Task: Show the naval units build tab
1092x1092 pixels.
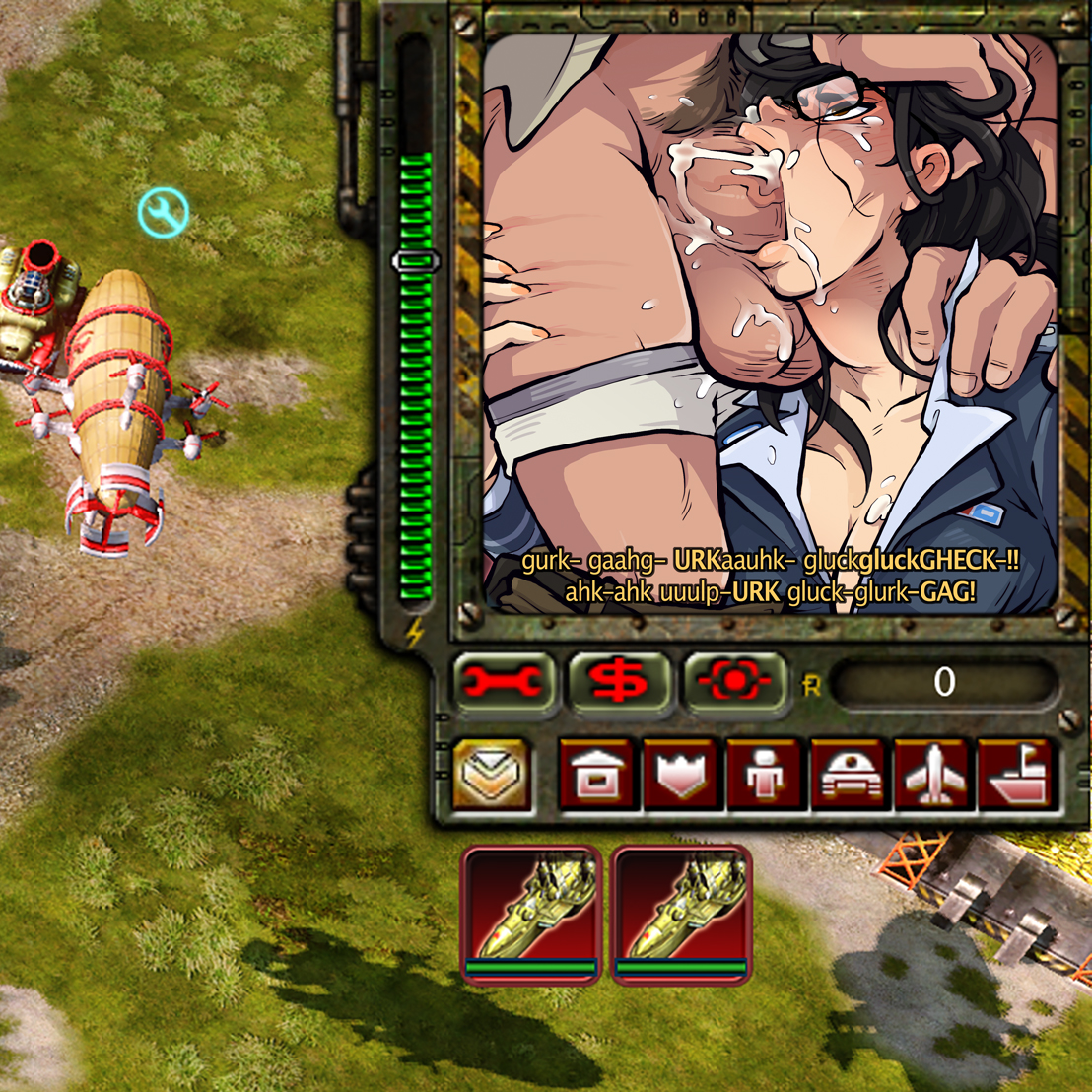Action: (1016, 775)
